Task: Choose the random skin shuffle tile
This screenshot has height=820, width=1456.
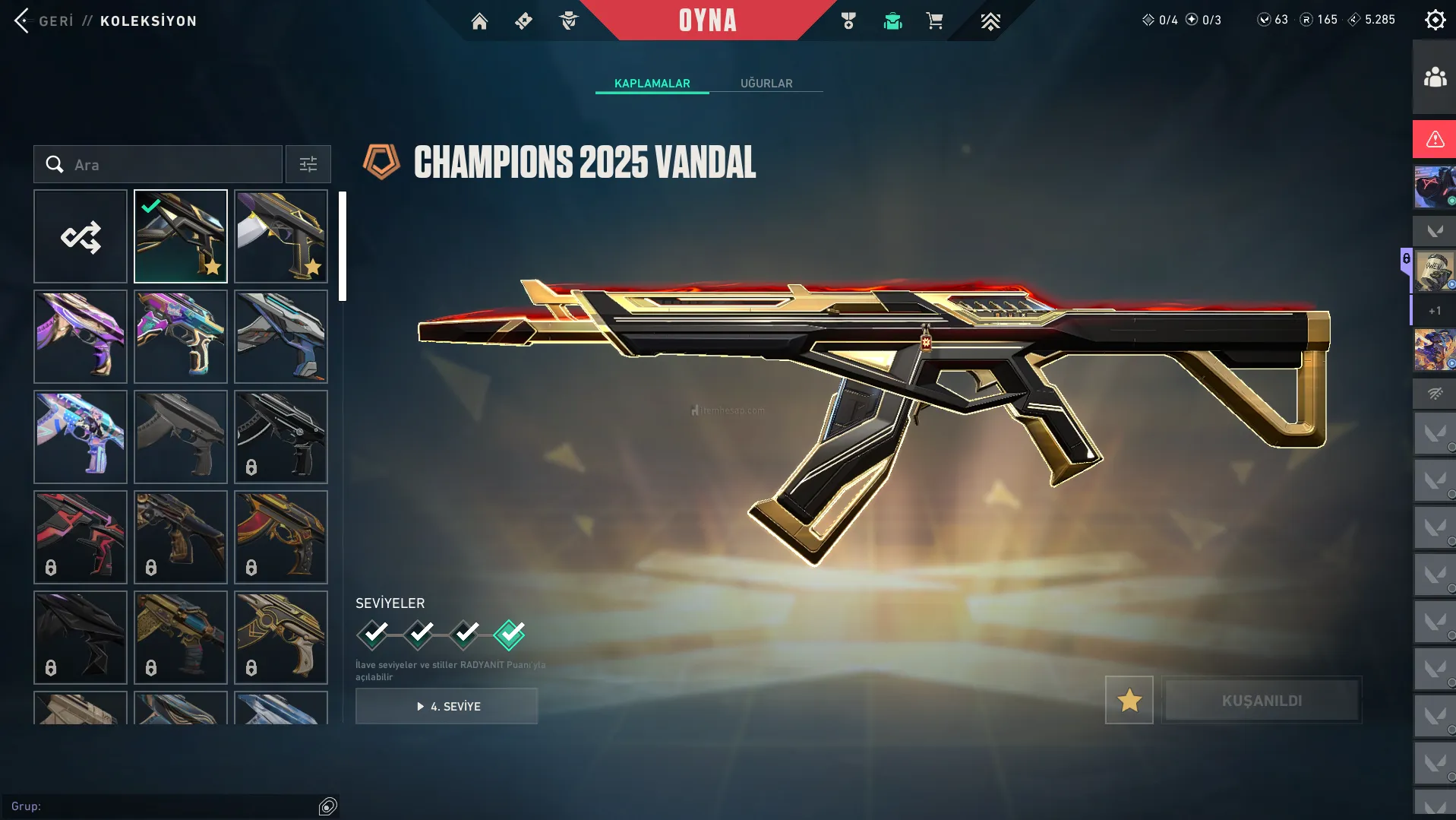Action: (x=81, y=237)
